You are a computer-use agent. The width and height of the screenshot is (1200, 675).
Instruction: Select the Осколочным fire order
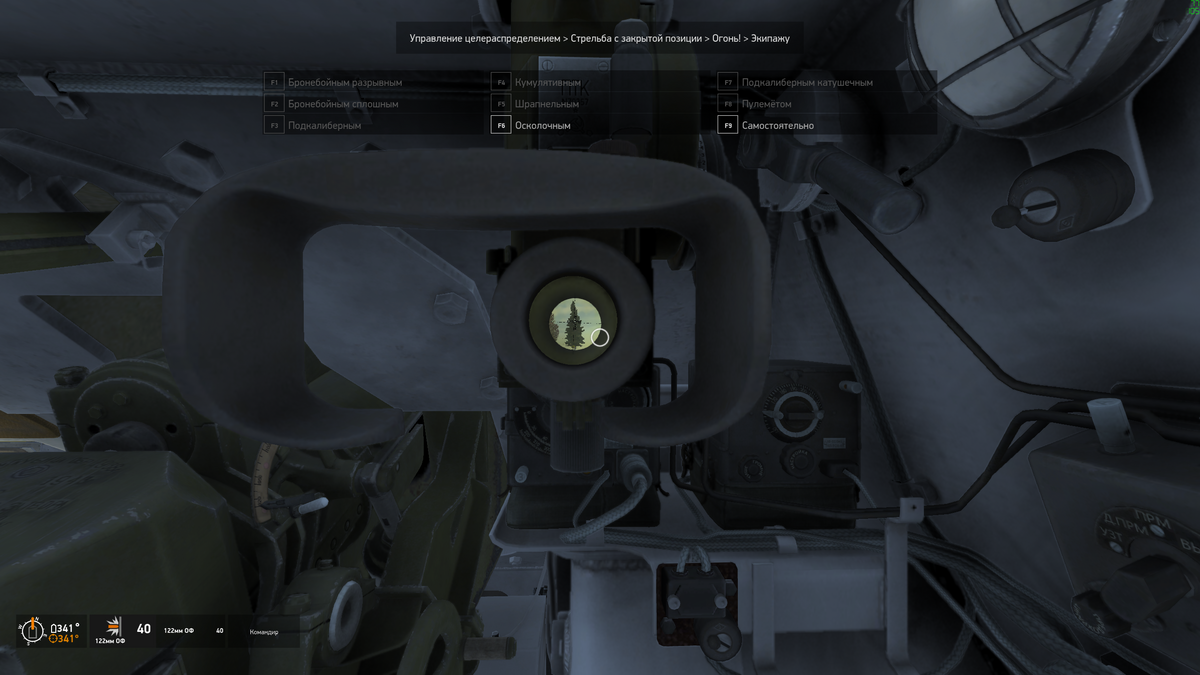(x=541, y=126)
